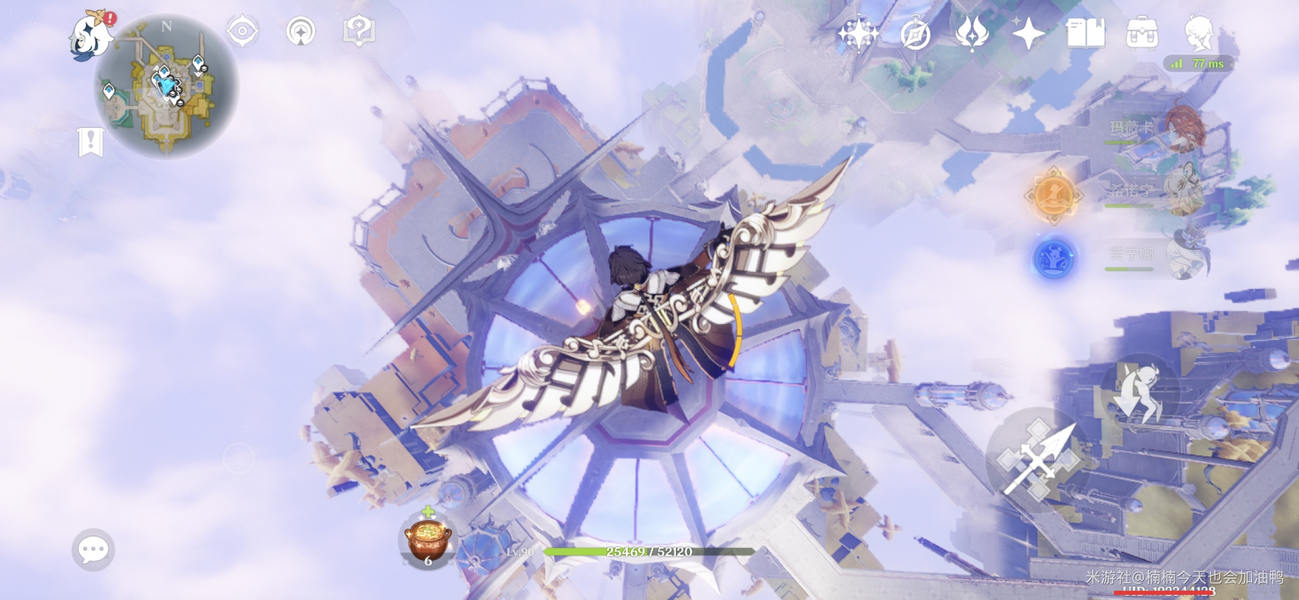Tap the quest navigation star icon
The width and height of the screenshot is (1299, 600).
point(300,31)
